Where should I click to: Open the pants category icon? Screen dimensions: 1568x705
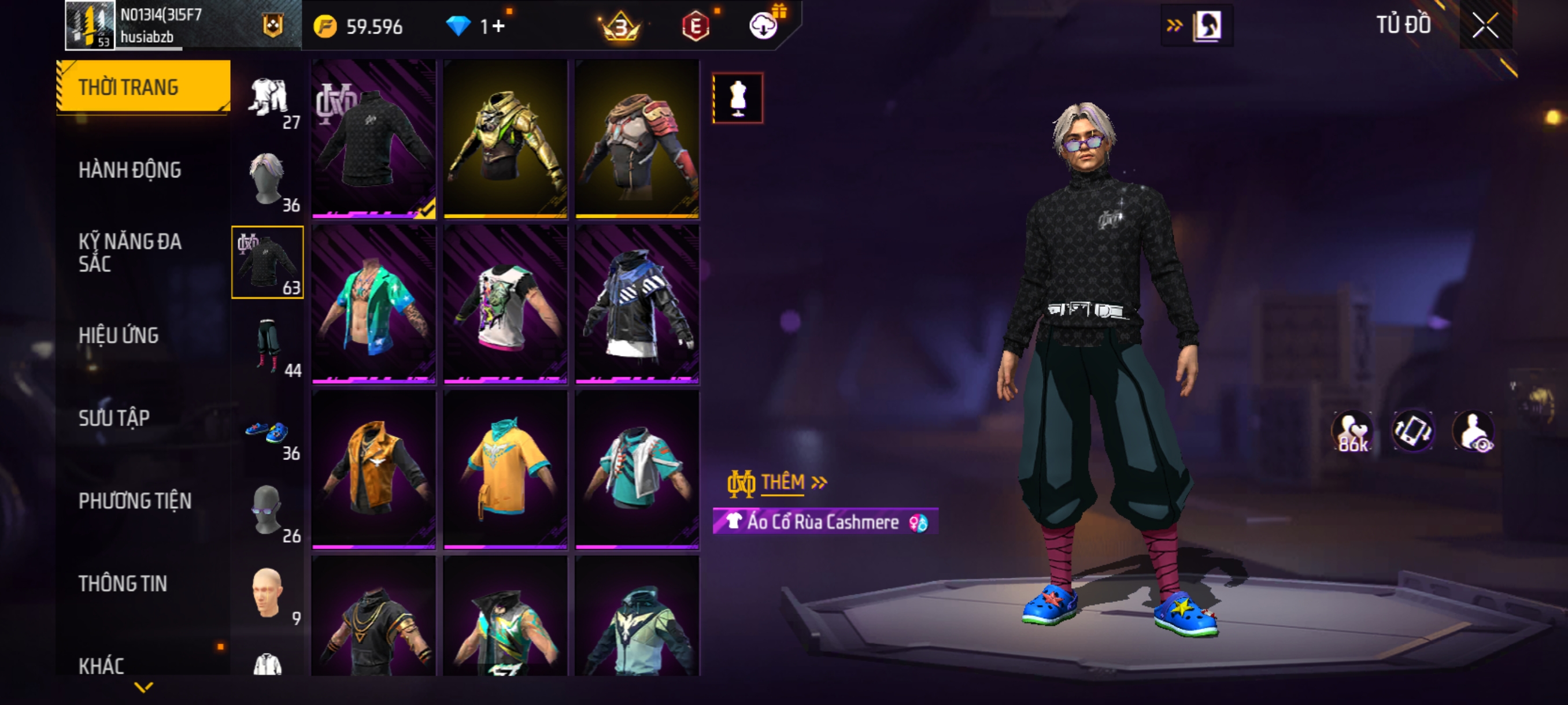pos(268,346)
